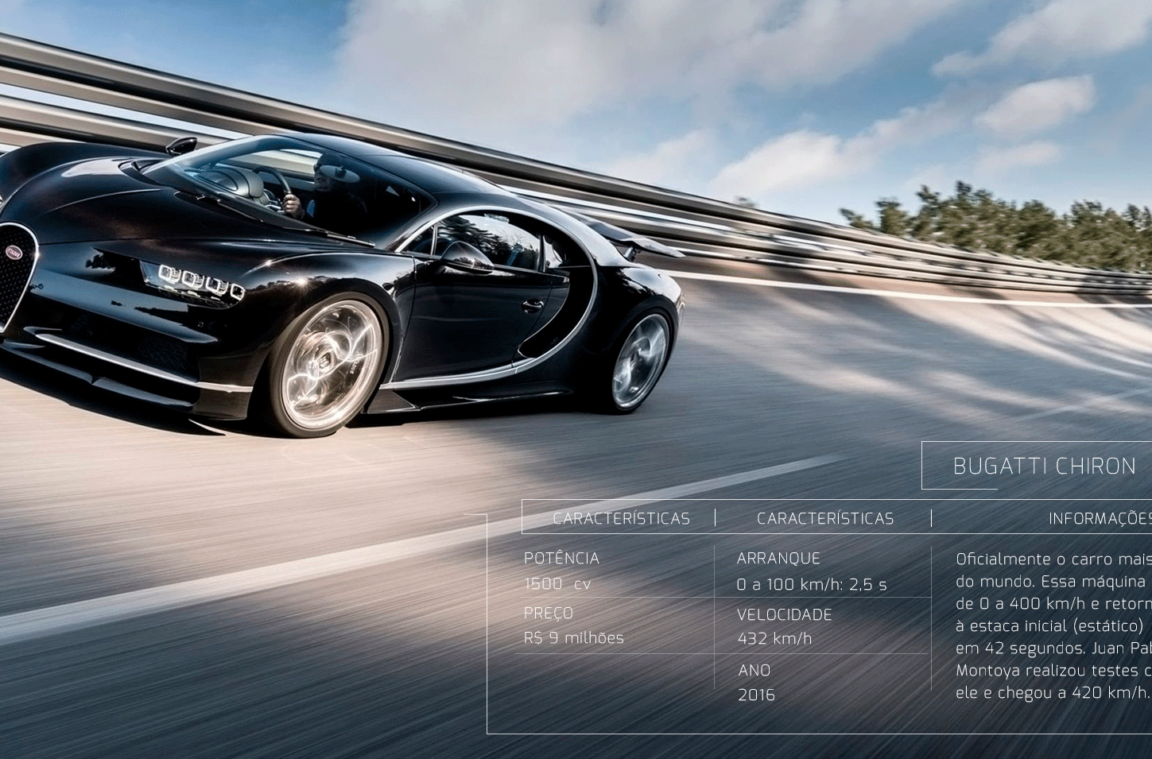The width and height of the screenshot is (1152, 759).
Task: Open the INFORMAÇÕES tab
Action: (x=1099, y=518)
